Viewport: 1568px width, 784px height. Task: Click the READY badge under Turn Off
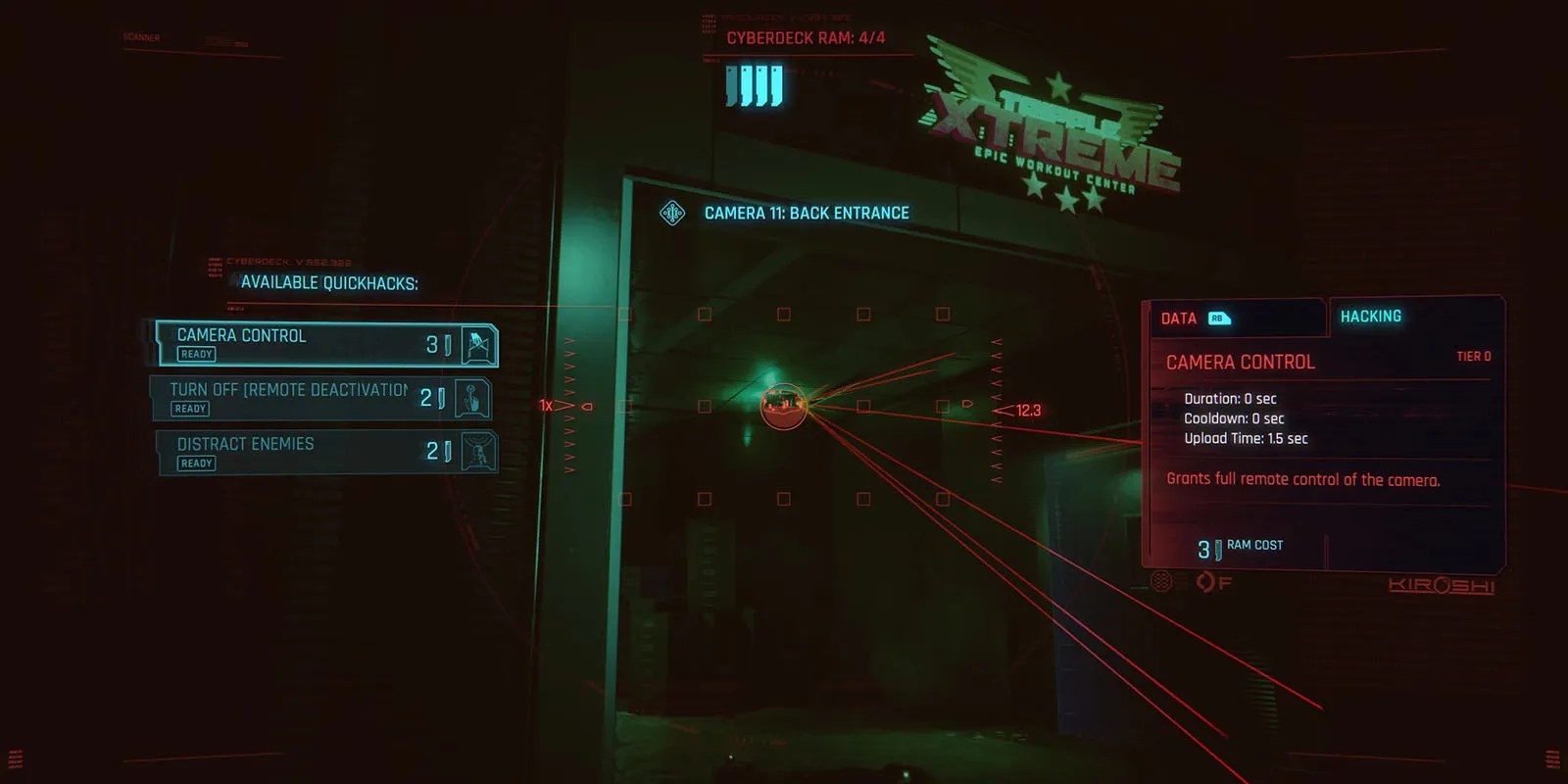click(x=188, y=408)
